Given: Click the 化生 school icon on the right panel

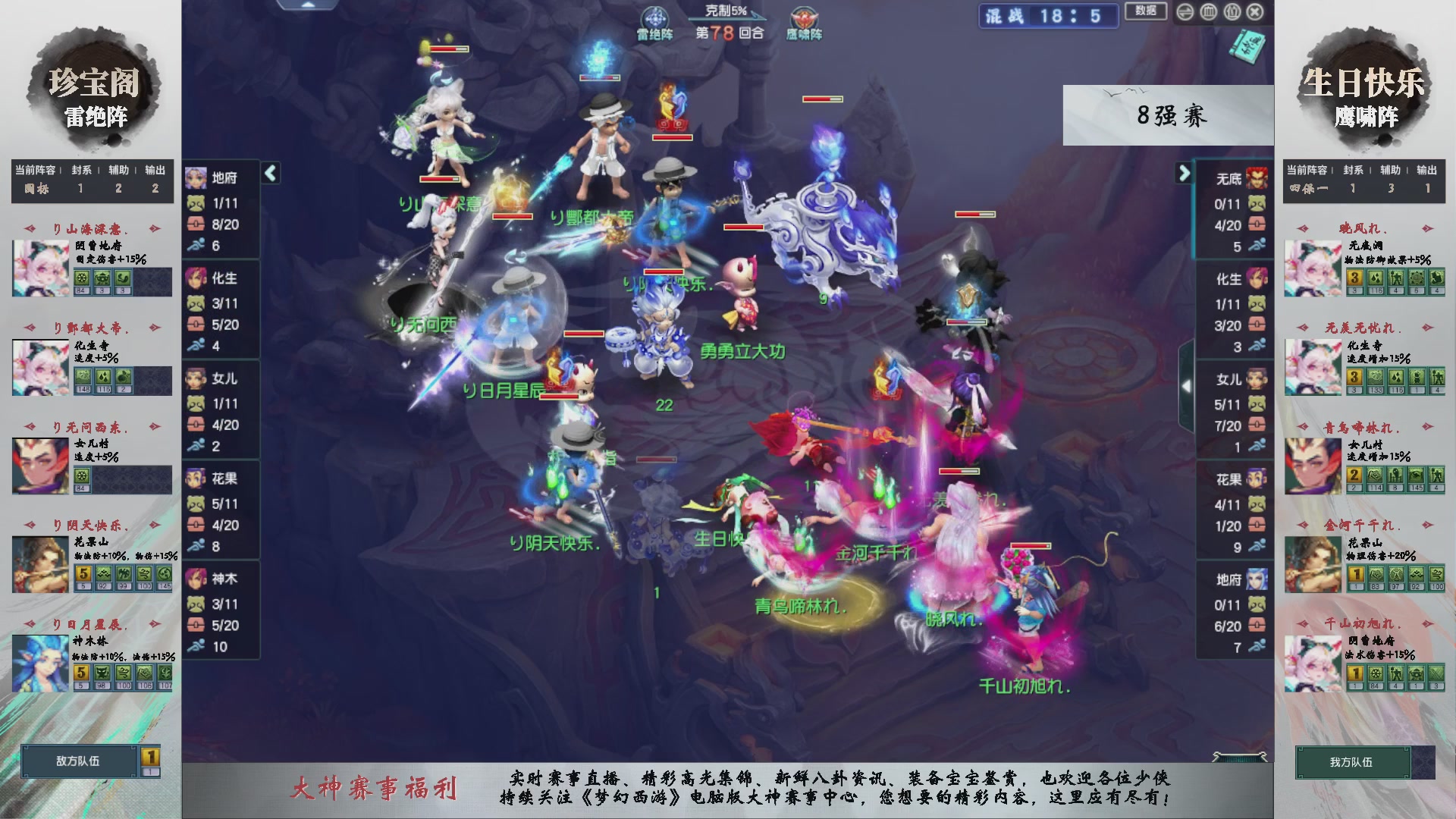Looking at the screenshot, I should point(1257,278).
